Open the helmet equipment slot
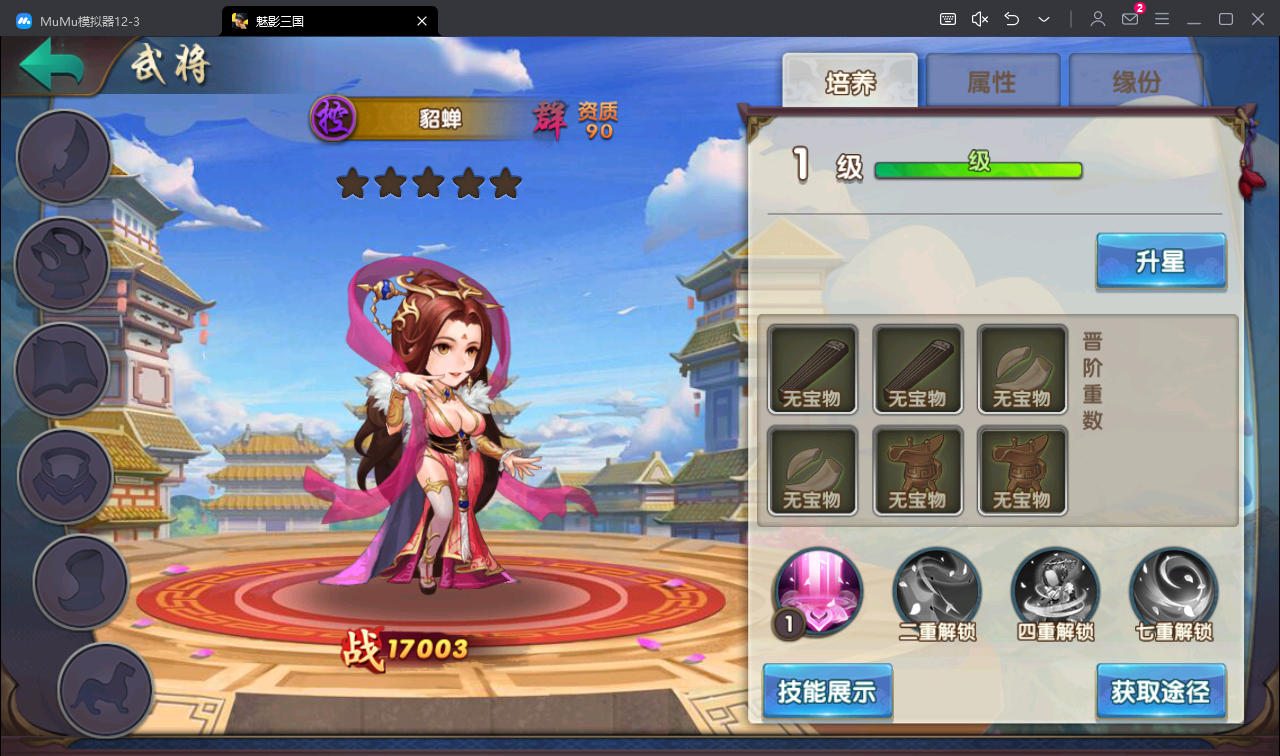This screenshot has height=756, width=1280. 62,264
